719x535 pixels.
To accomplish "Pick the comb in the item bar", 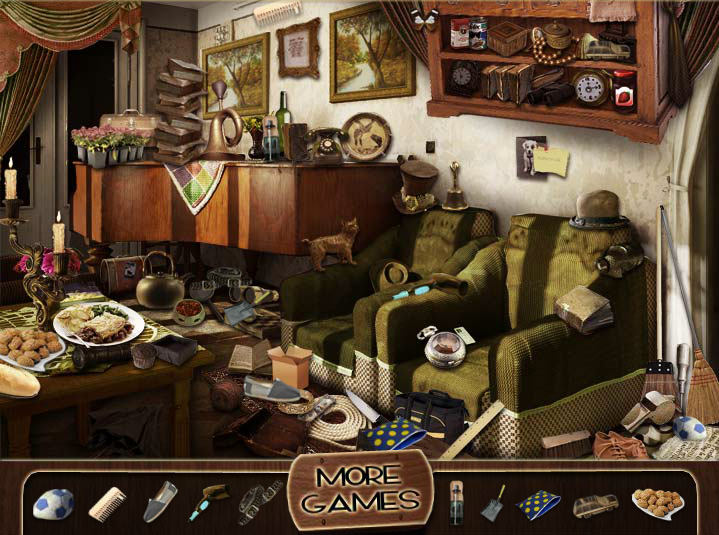I will (x=106, y=502).
